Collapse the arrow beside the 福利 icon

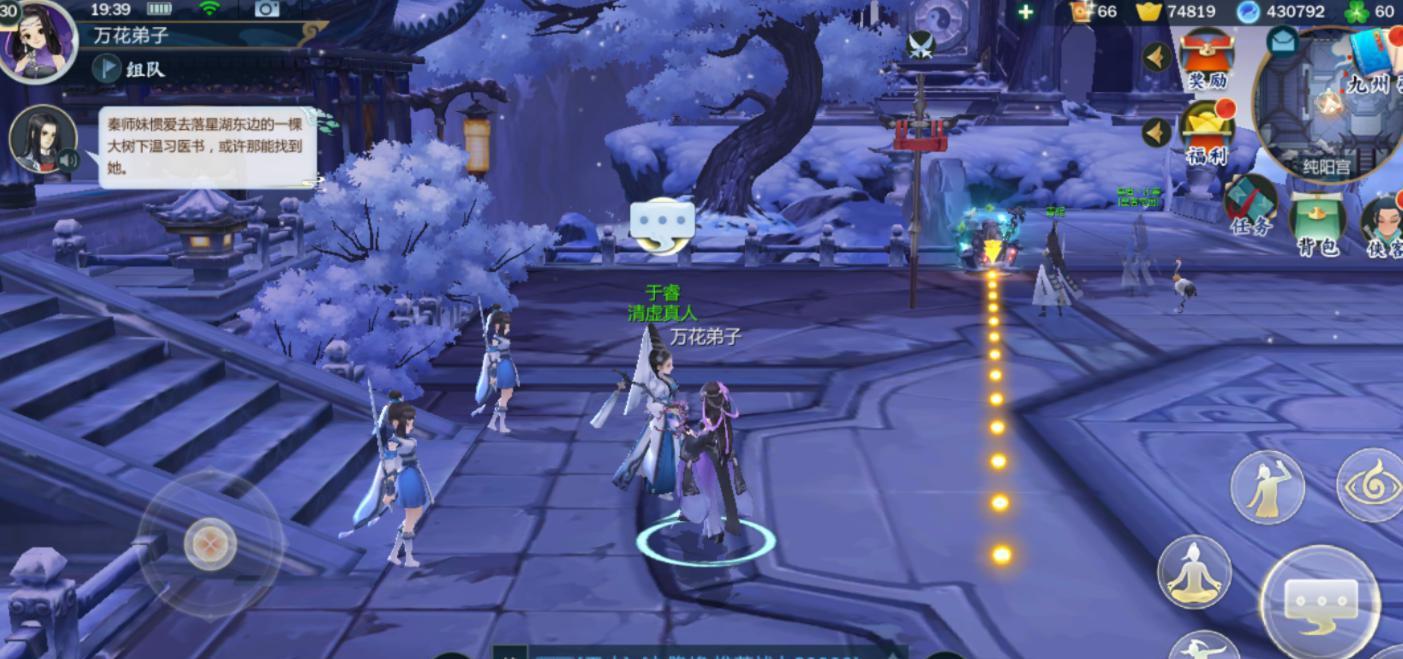tap(1157, 132)
